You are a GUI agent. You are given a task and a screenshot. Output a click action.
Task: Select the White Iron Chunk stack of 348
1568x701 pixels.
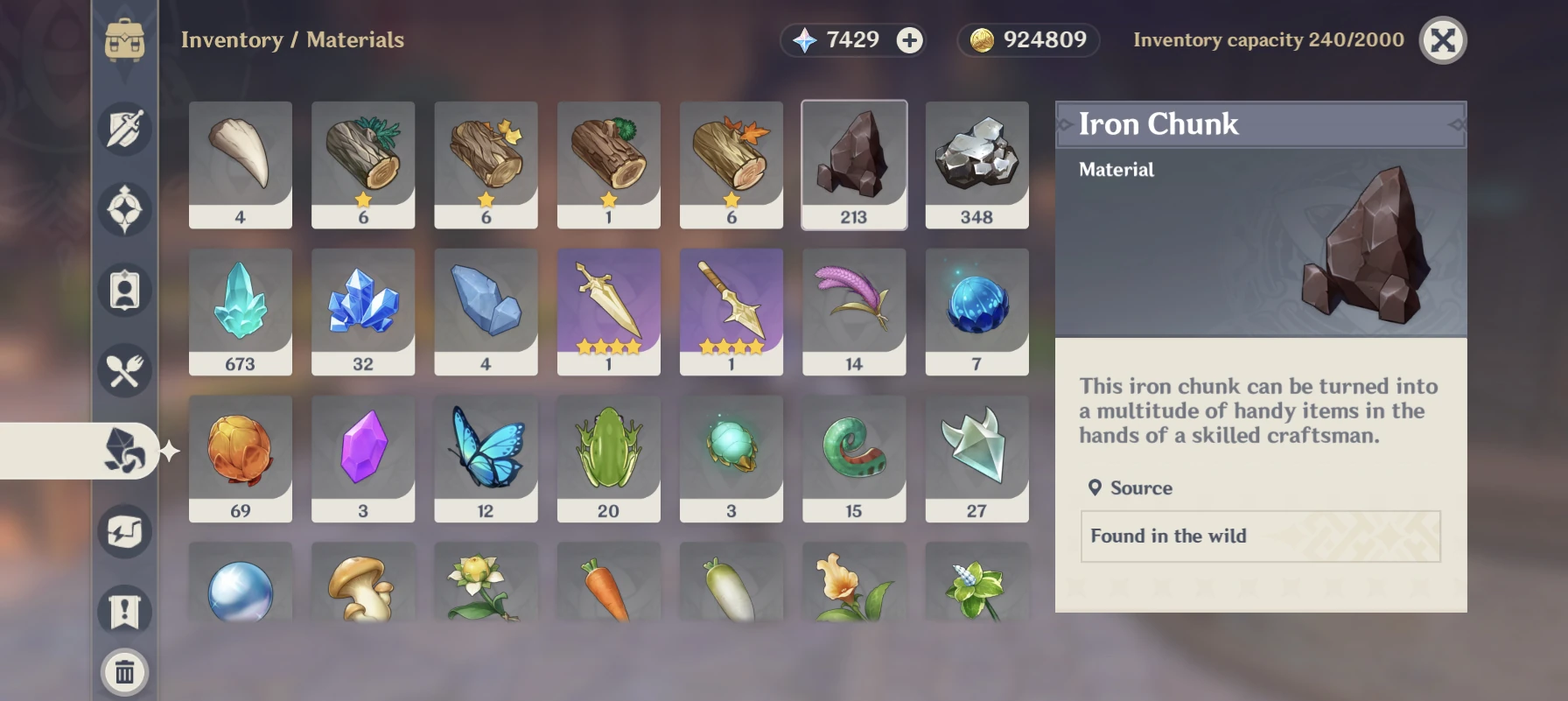click(x=976, y=164)
